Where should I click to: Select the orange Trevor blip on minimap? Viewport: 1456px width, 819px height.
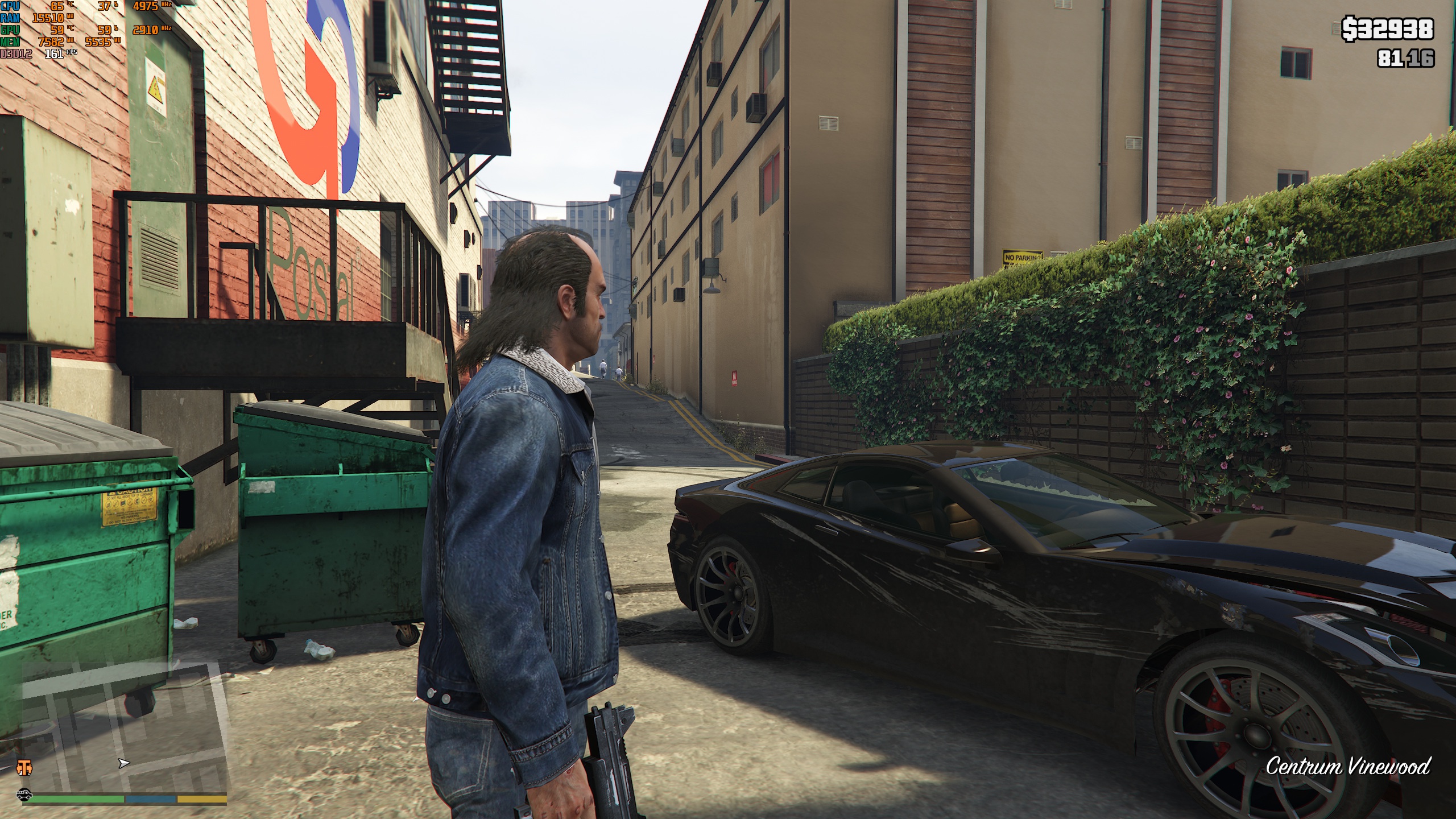[24, 767]
